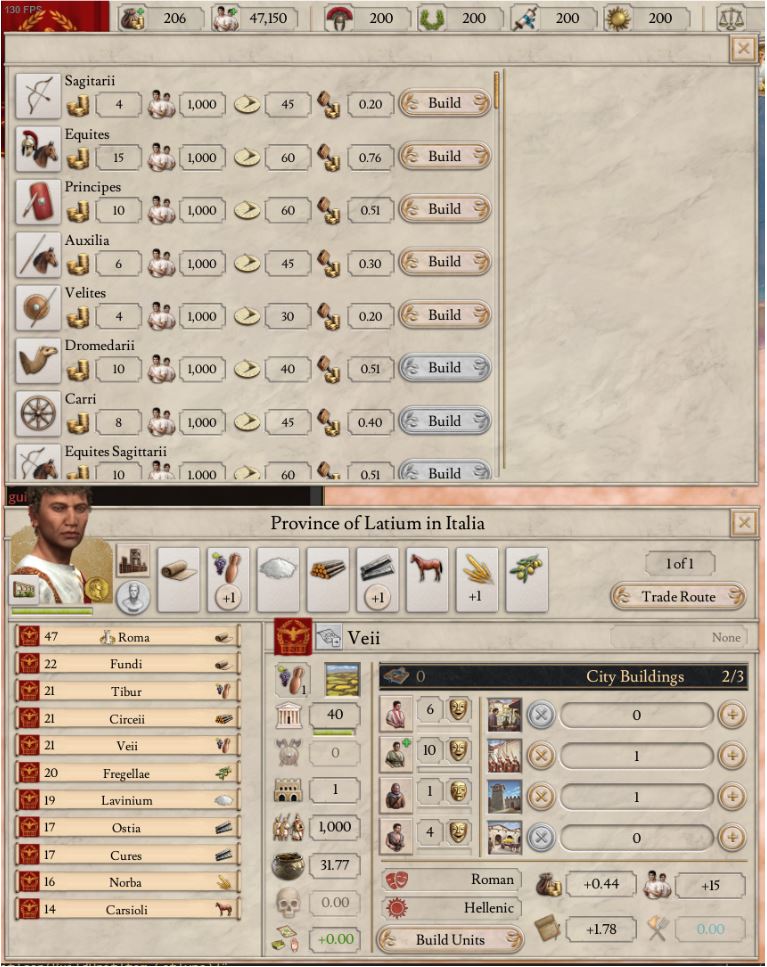Open the Trade Route menu
Viewport: 767px width, 967px height.
click(679, 597)
